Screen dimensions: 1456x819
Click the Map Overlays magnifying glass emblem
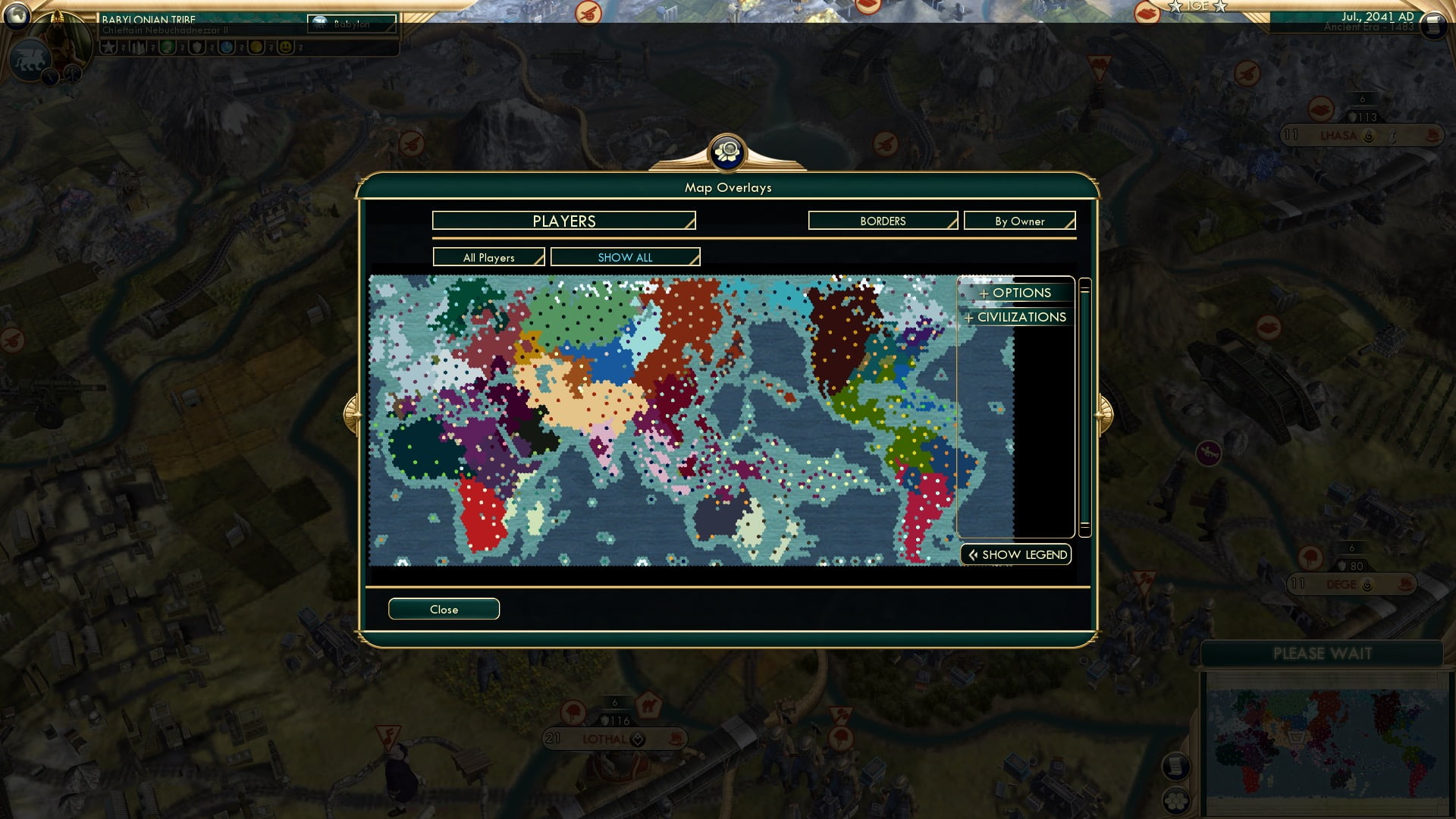[x=727, y=152]
